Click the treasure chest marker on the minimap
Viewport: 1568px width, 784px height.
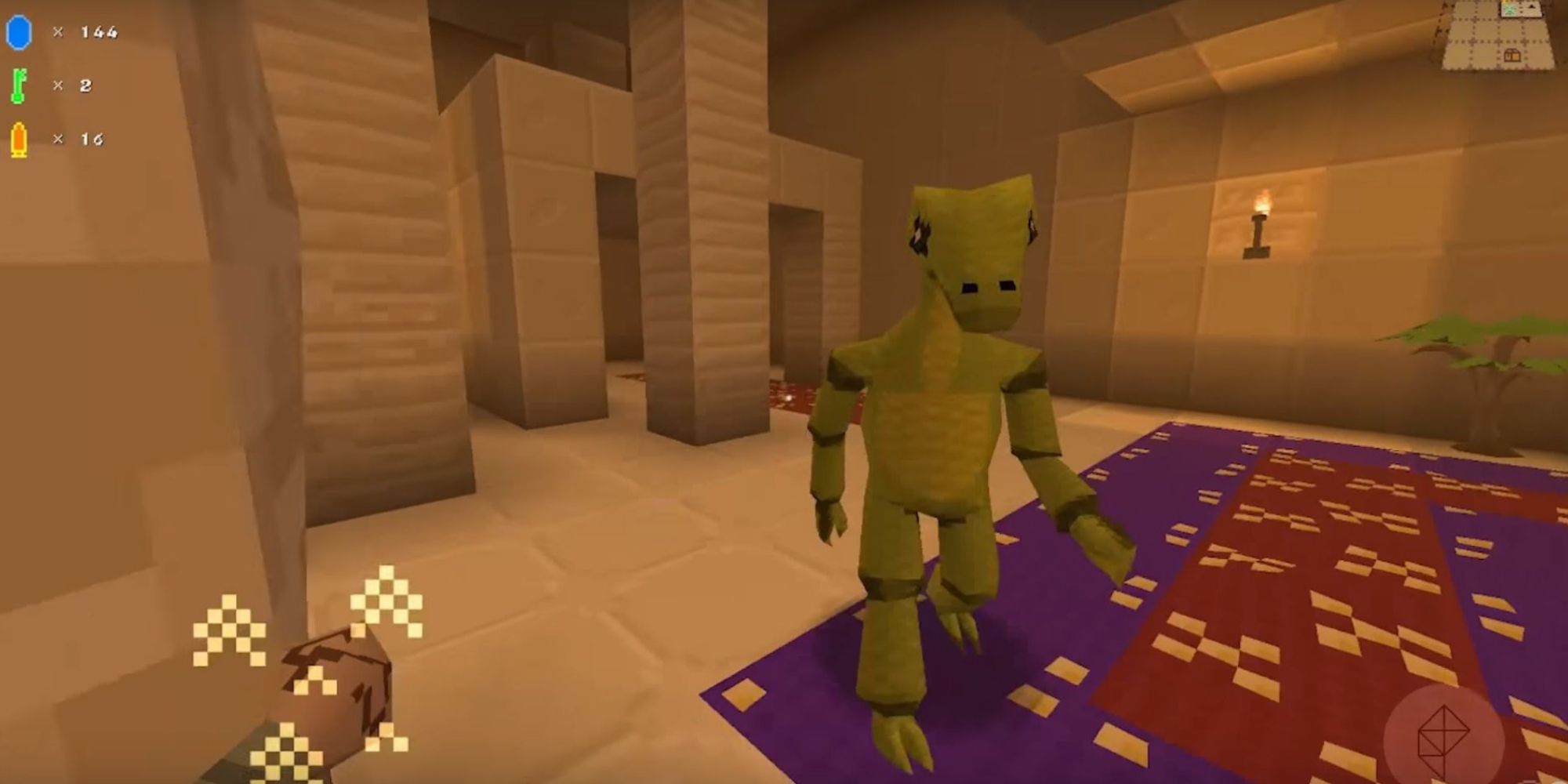tap(1512, 55)
